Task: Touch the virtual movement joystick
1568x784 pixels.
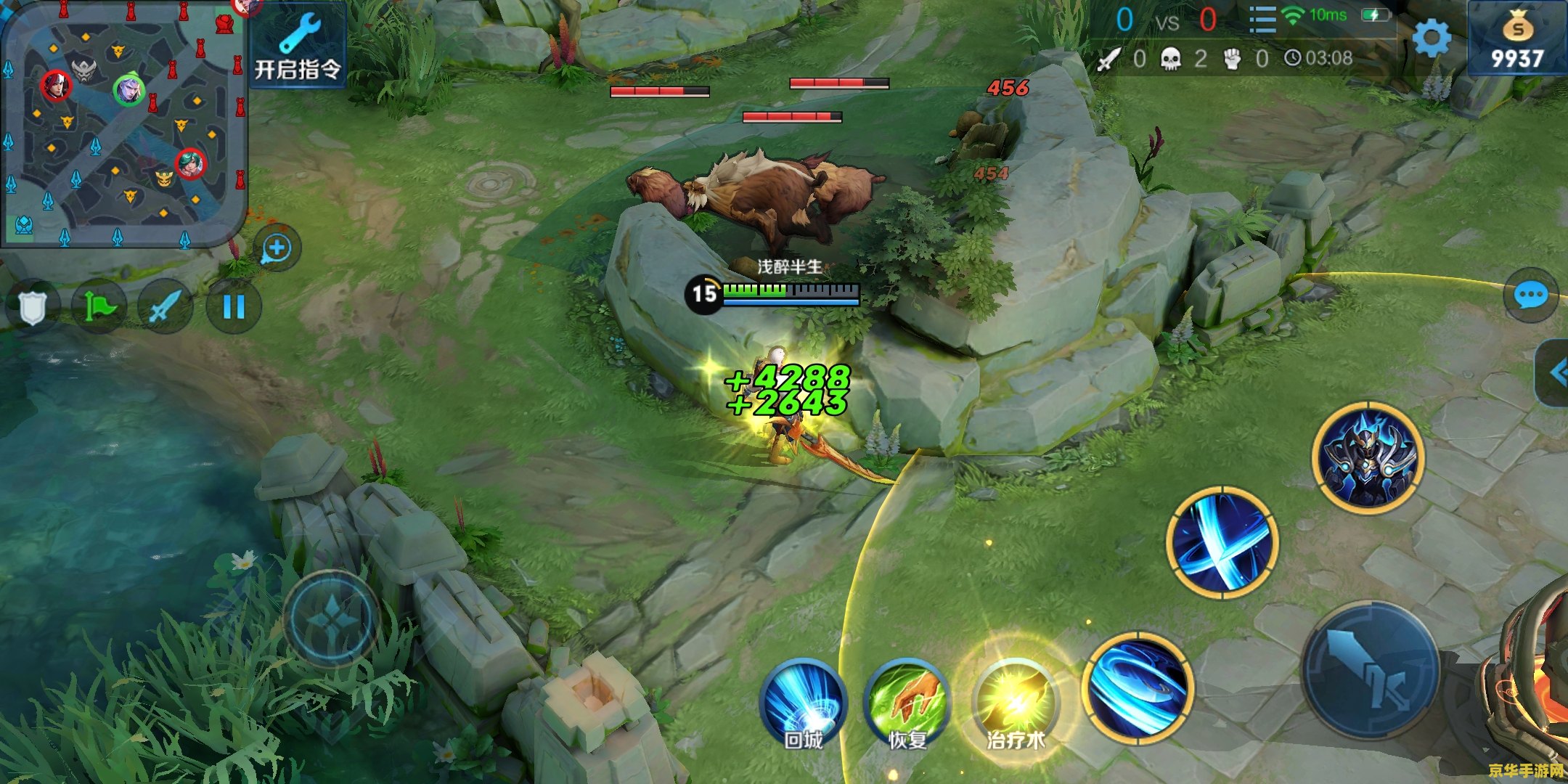Action: click(x=331, y=618)
